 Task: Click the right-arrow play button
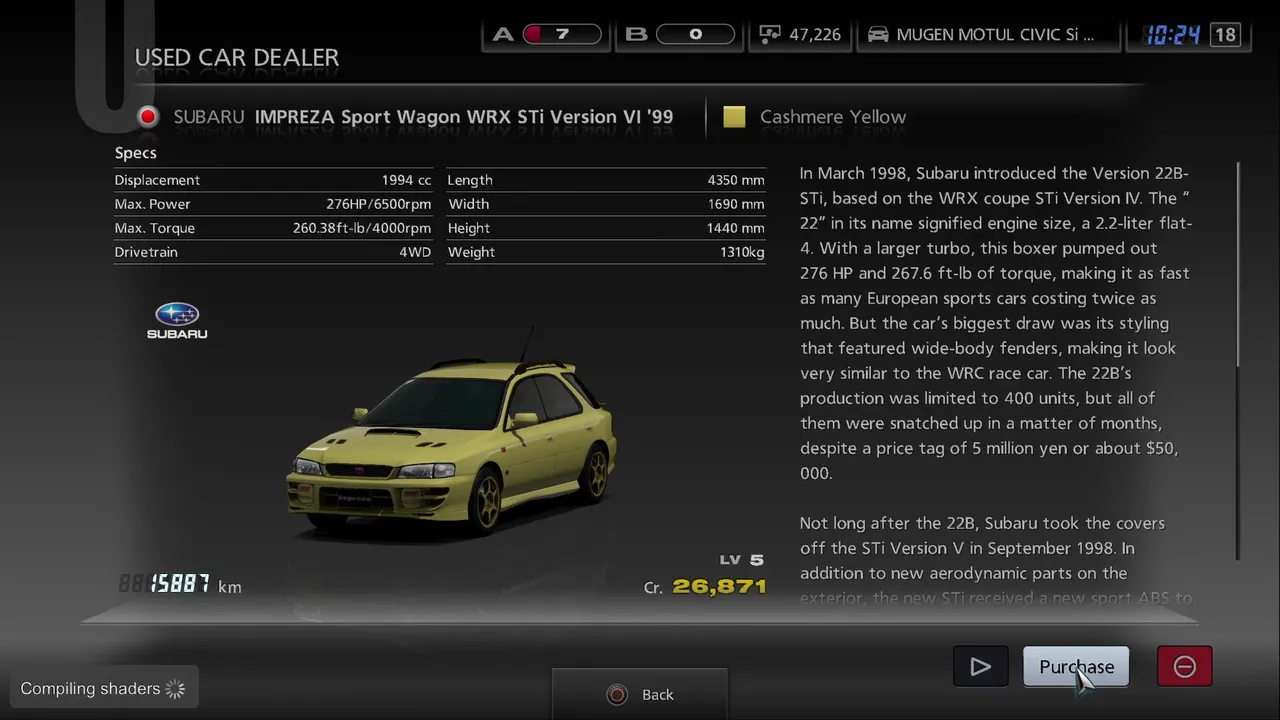pos(980,667)
